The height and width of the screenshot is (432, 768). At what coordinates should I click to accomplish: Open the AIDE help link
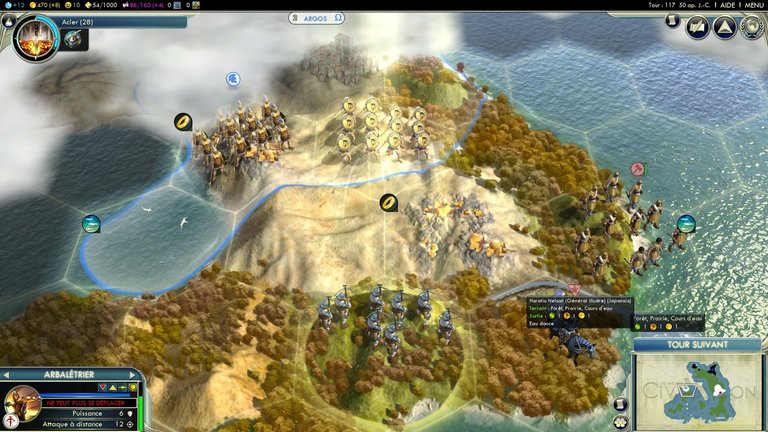pyautogui.click(x=727, y=5)
